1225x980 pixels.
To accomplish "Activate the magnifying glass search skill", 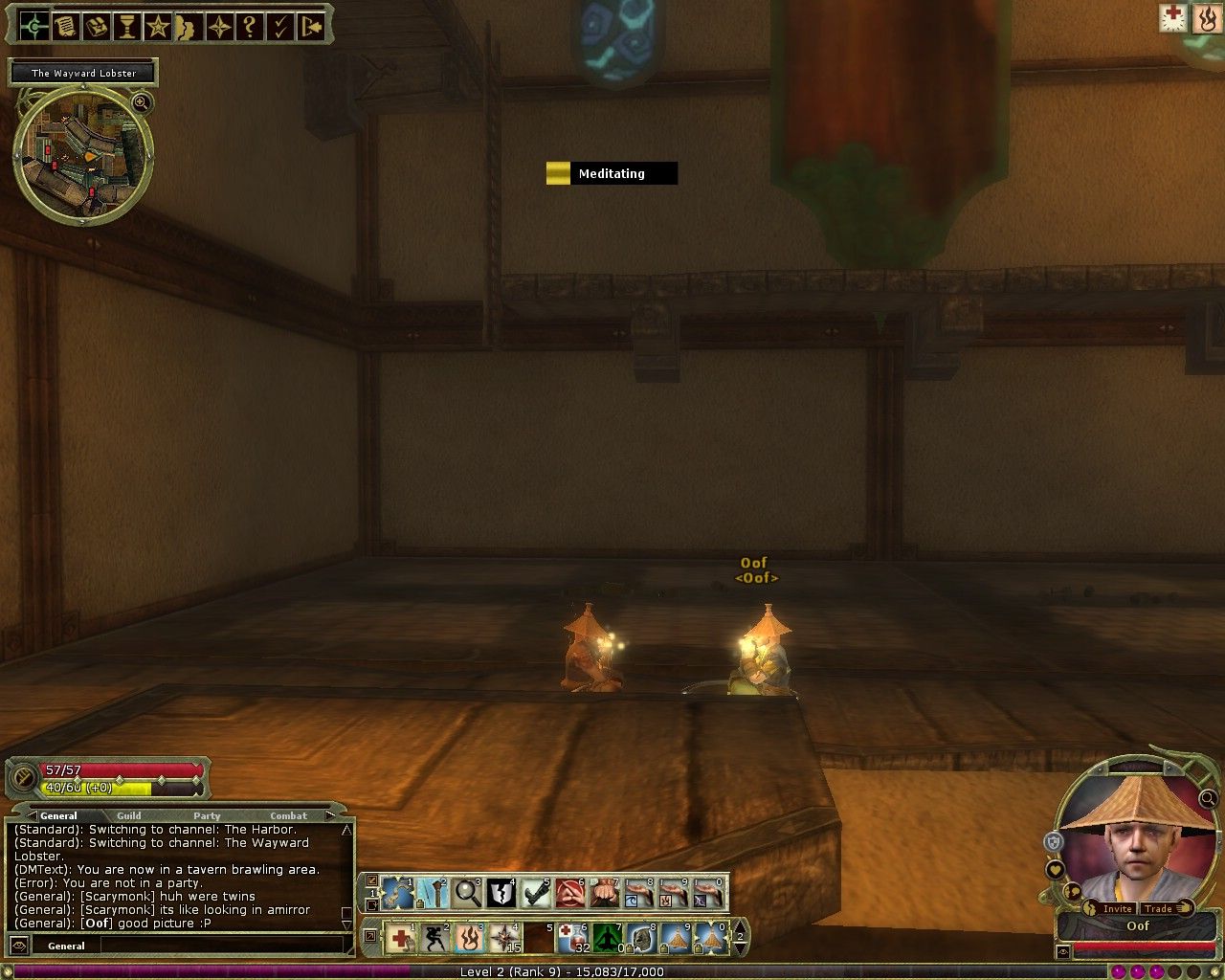I will click(467, 894).
